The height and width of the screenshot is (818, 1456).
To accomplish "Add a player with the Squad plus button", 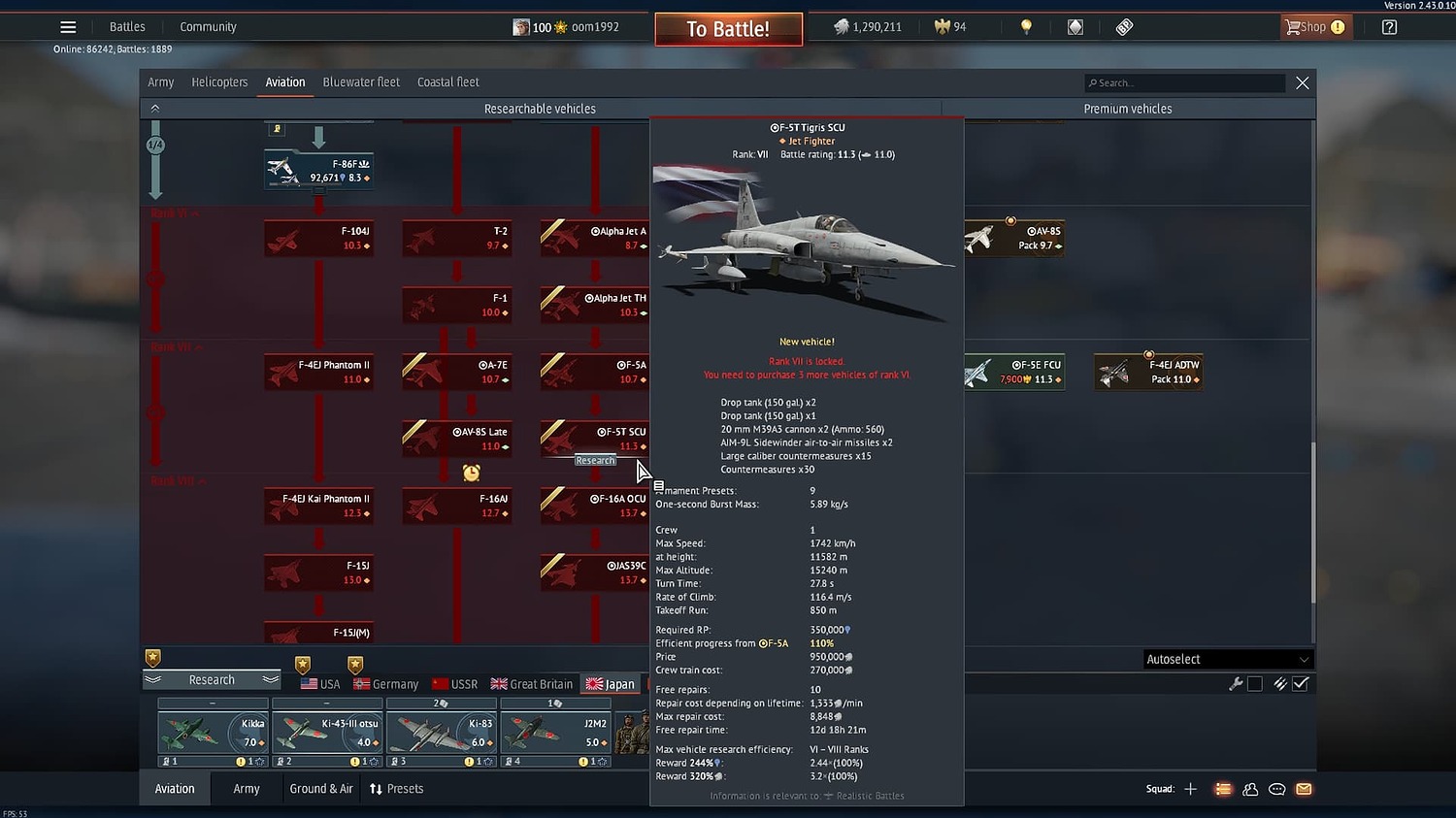I will click(1190, 789).
